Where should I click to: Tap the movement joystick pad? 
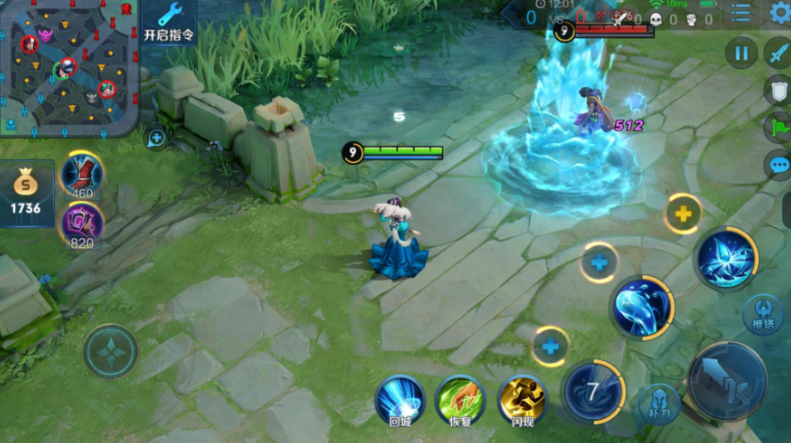point(110,351)
